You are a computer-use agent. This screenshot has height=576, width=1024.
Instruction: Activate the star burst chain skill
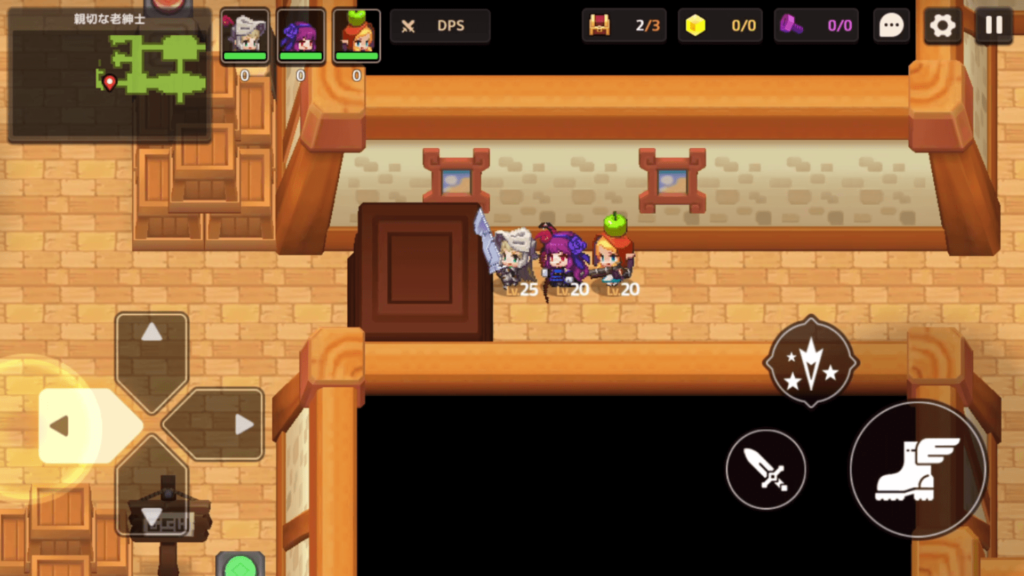click(x=811, y=362)
